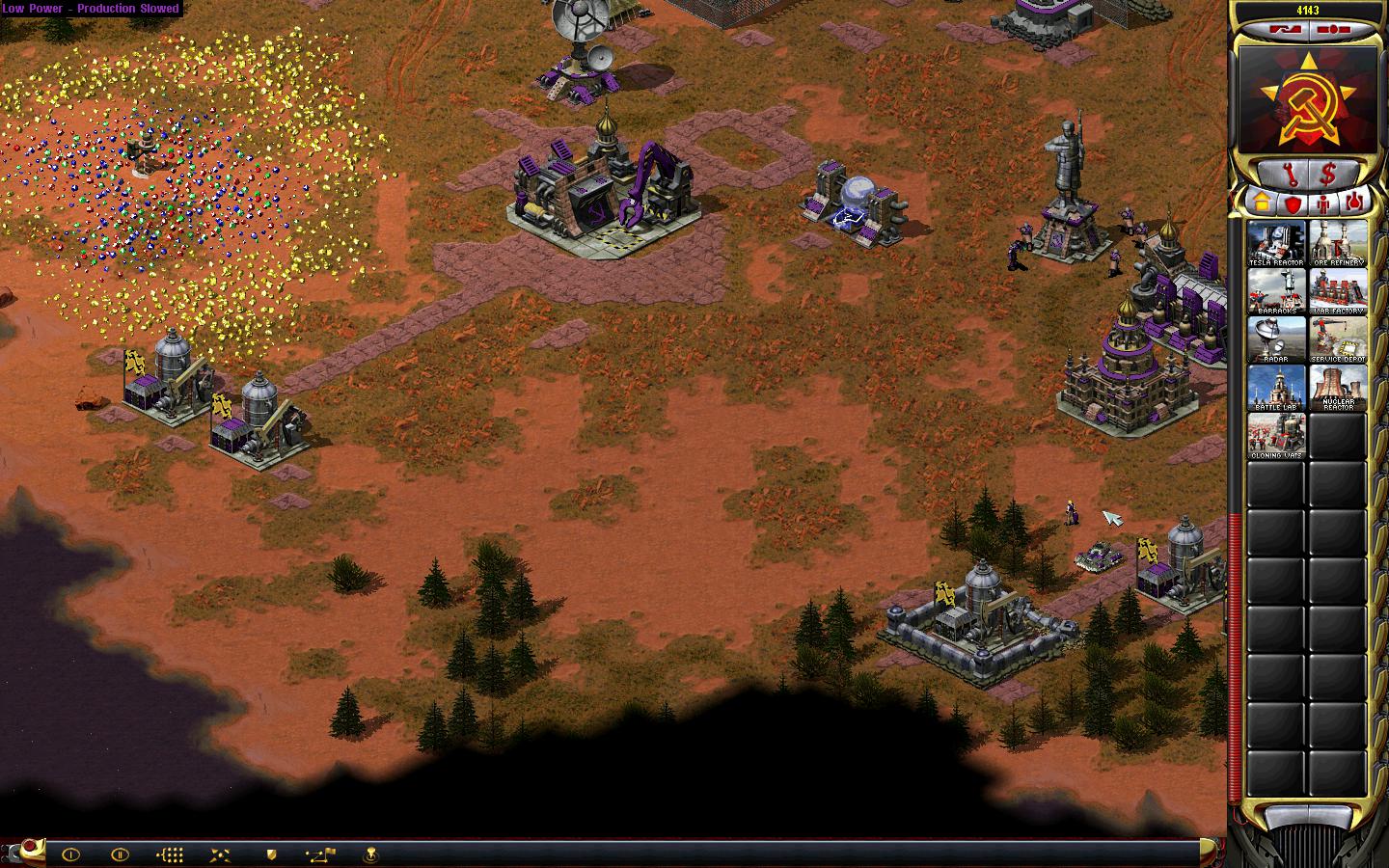Viewport: 1389px width, 868px height.
Task: Select the Battle Lab structure
Action: click(1276, 387)
